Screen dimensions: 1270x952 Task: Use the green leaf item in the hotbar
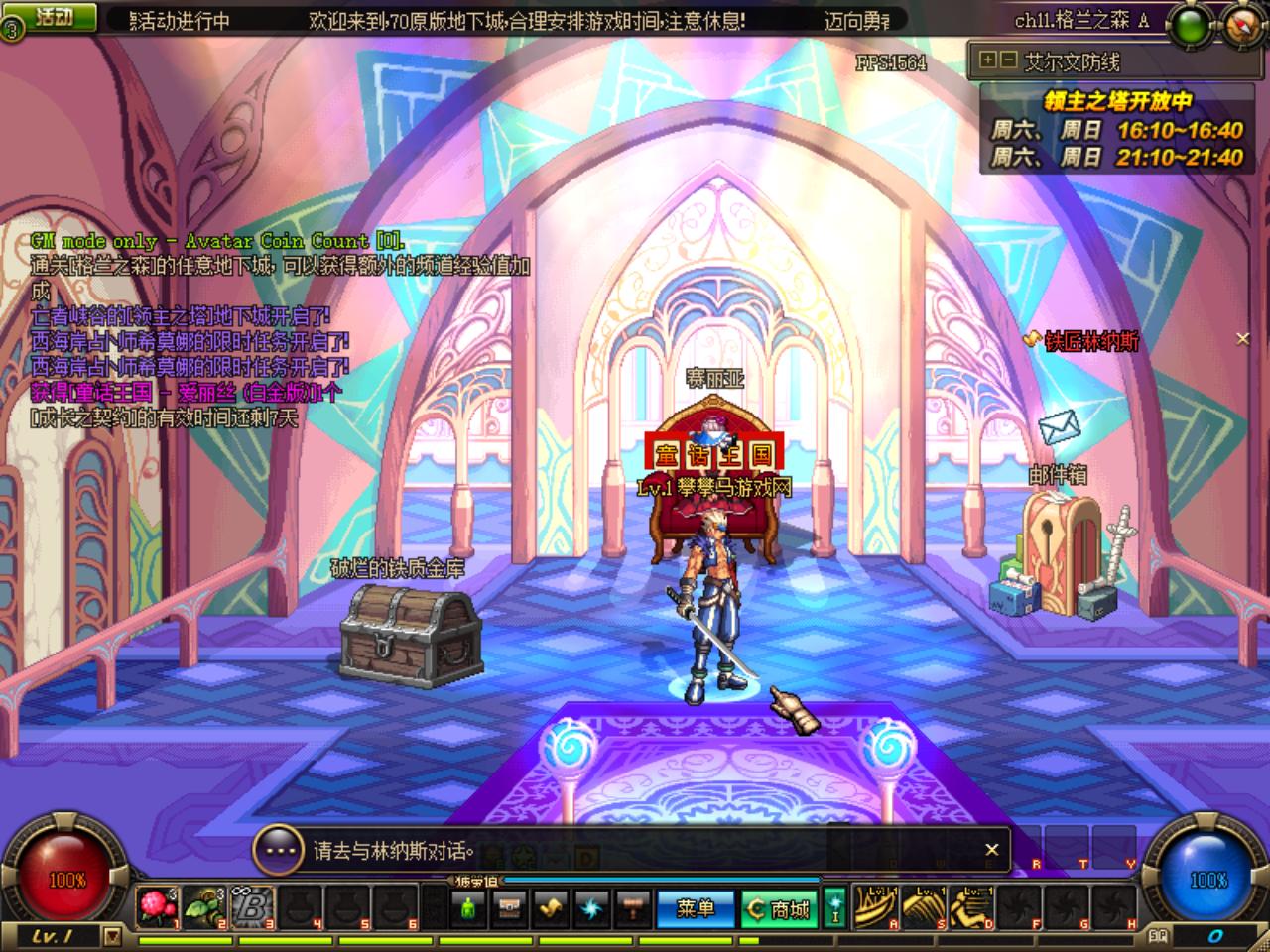pos(204,907)
